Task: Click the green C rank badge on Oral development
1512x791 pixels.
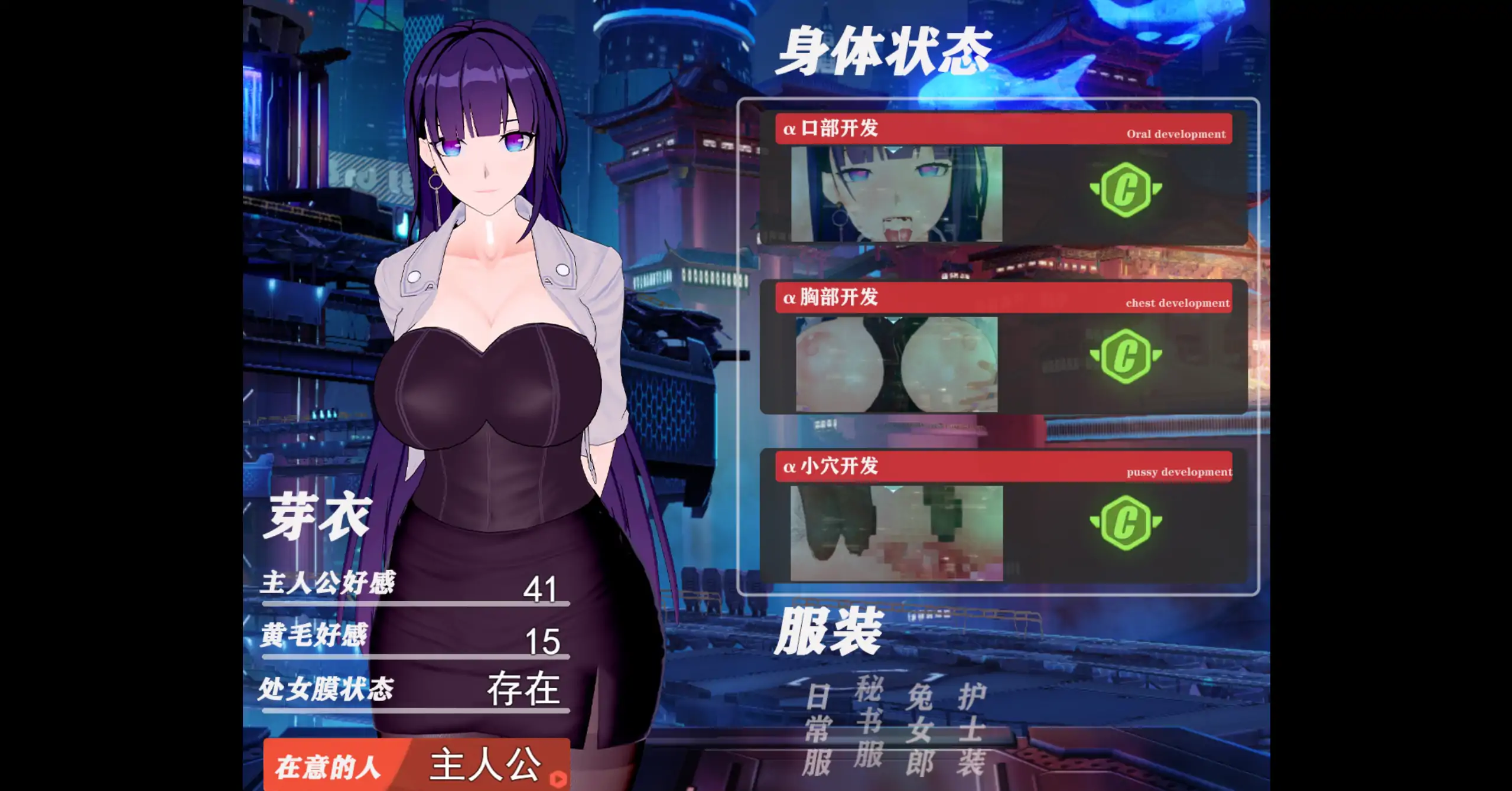Action: click(1125, 190)
